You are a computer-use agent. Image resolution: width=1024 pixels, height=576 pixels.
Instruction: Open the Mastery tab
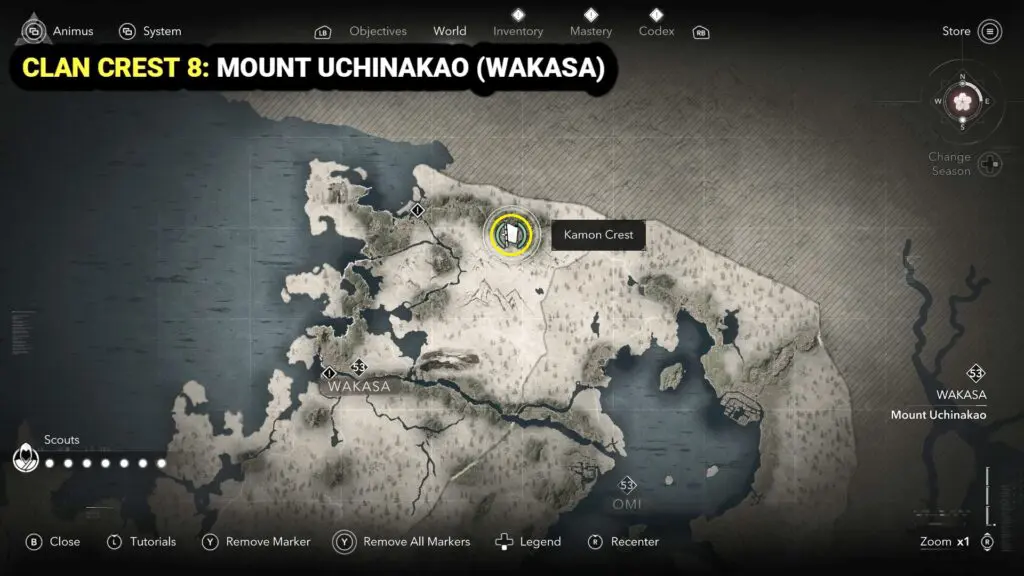pos(591,31)
